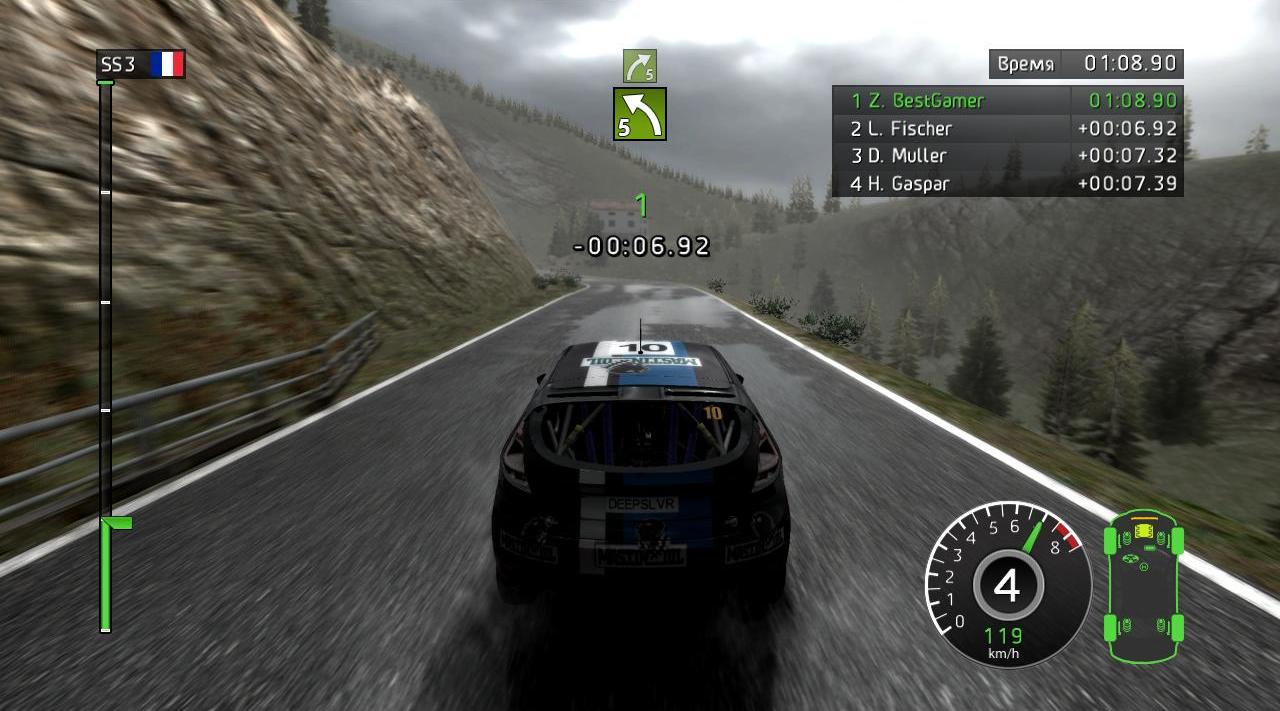
Task: Choose L. Fischer in the standings list
Action: click(1007, 128)
